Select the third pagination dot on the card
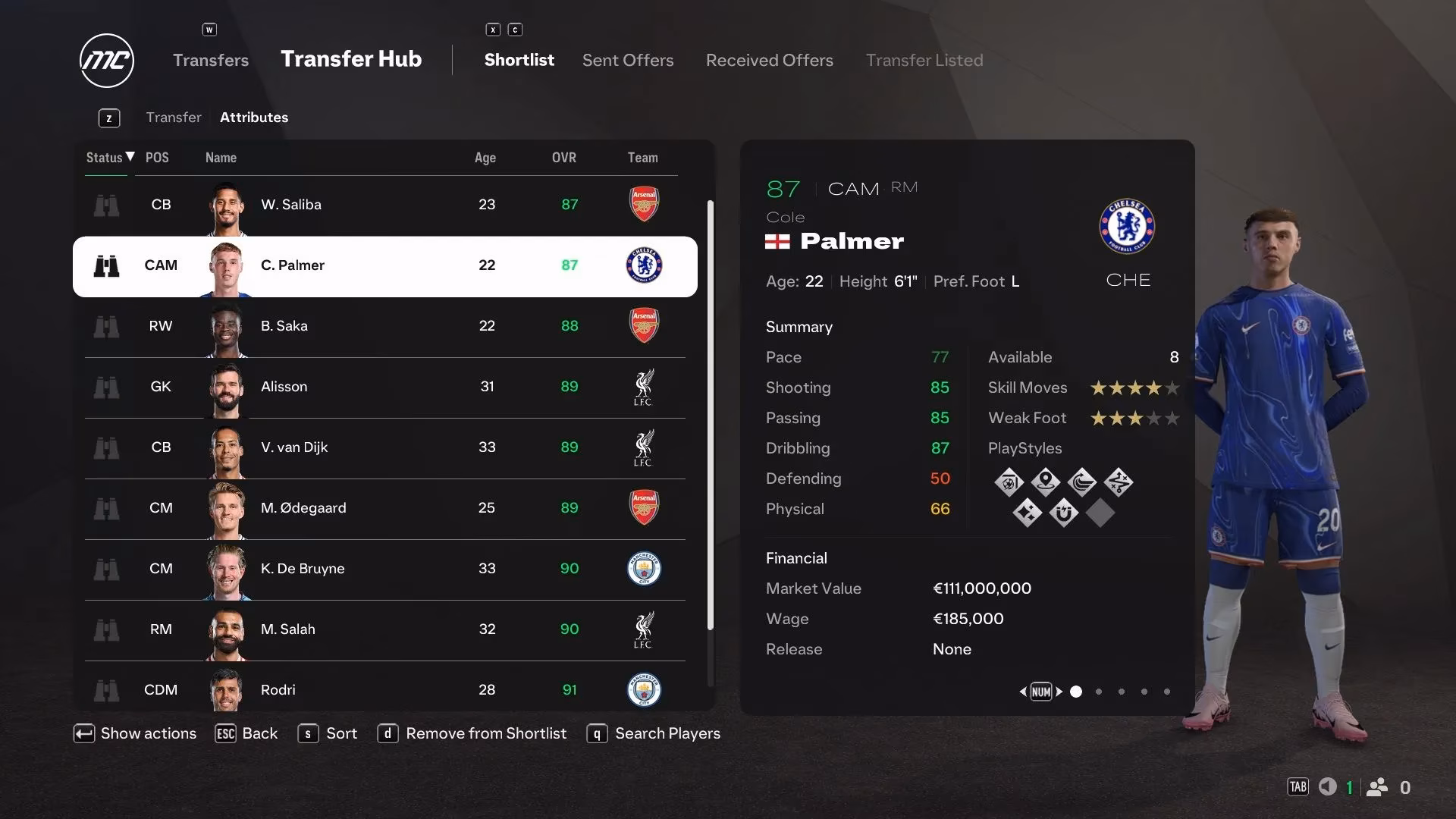Screen dimensions: 1456x819 pyautogui.click(x=1121, y=692)
